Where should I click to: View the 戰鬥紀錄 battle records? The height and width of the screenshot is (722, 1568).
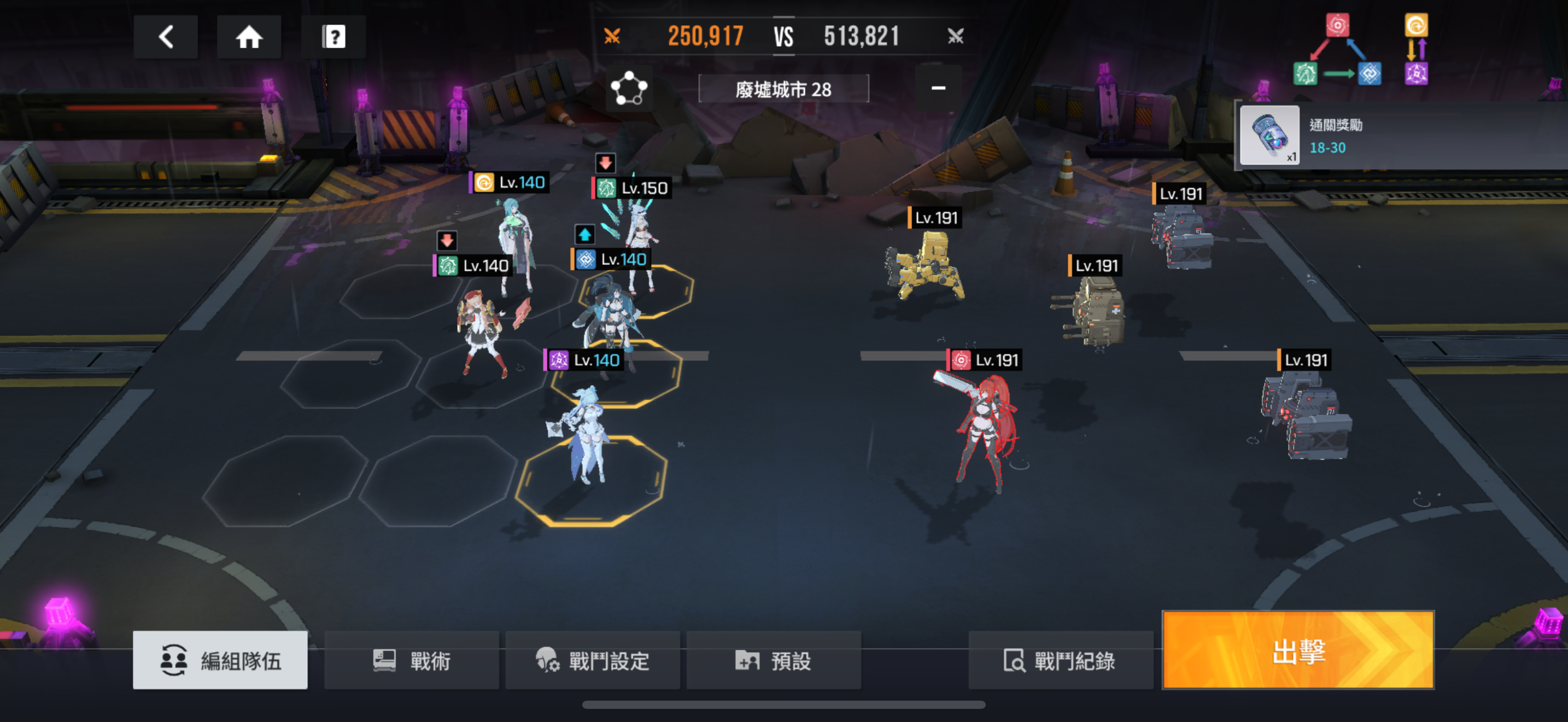[1060, 660]
